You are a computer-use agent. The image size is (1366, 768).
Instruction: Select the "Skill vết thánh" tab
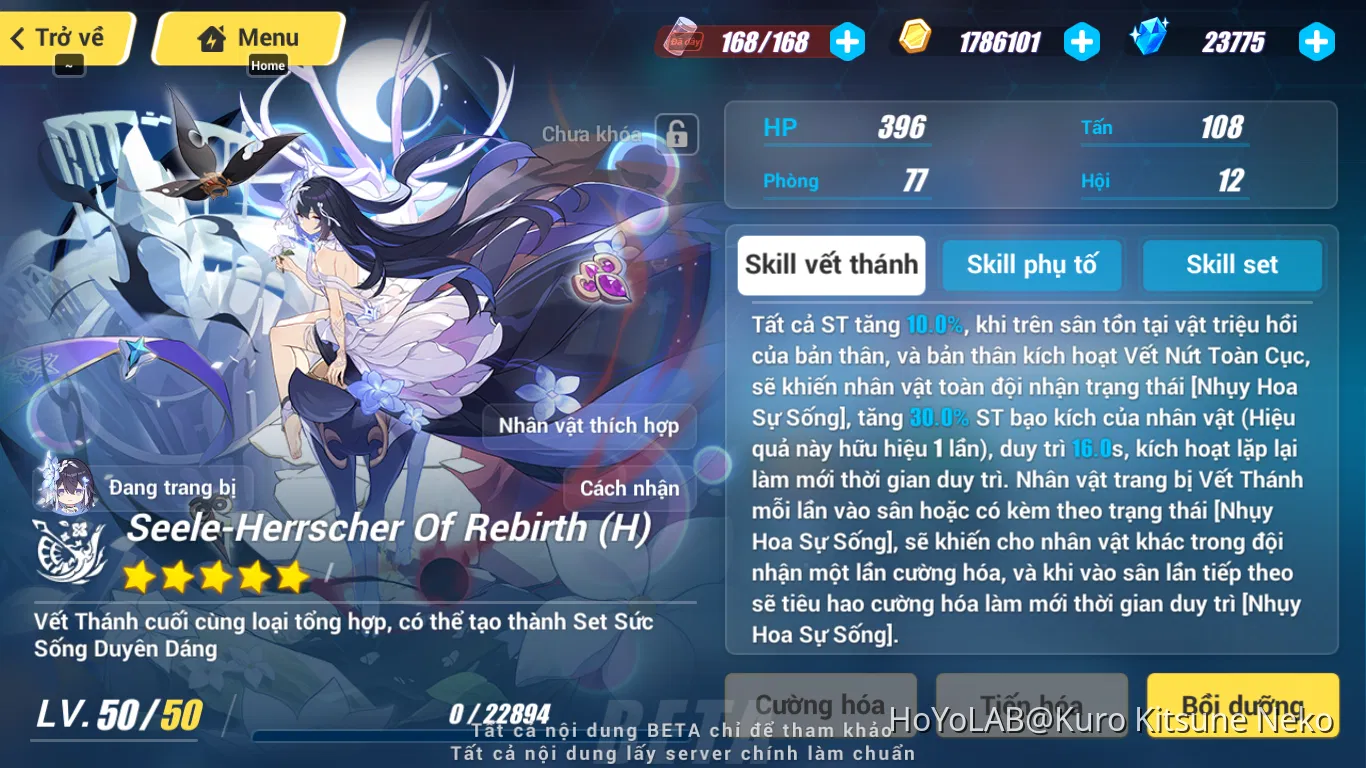pyautogui.click(x=831, y=265)
